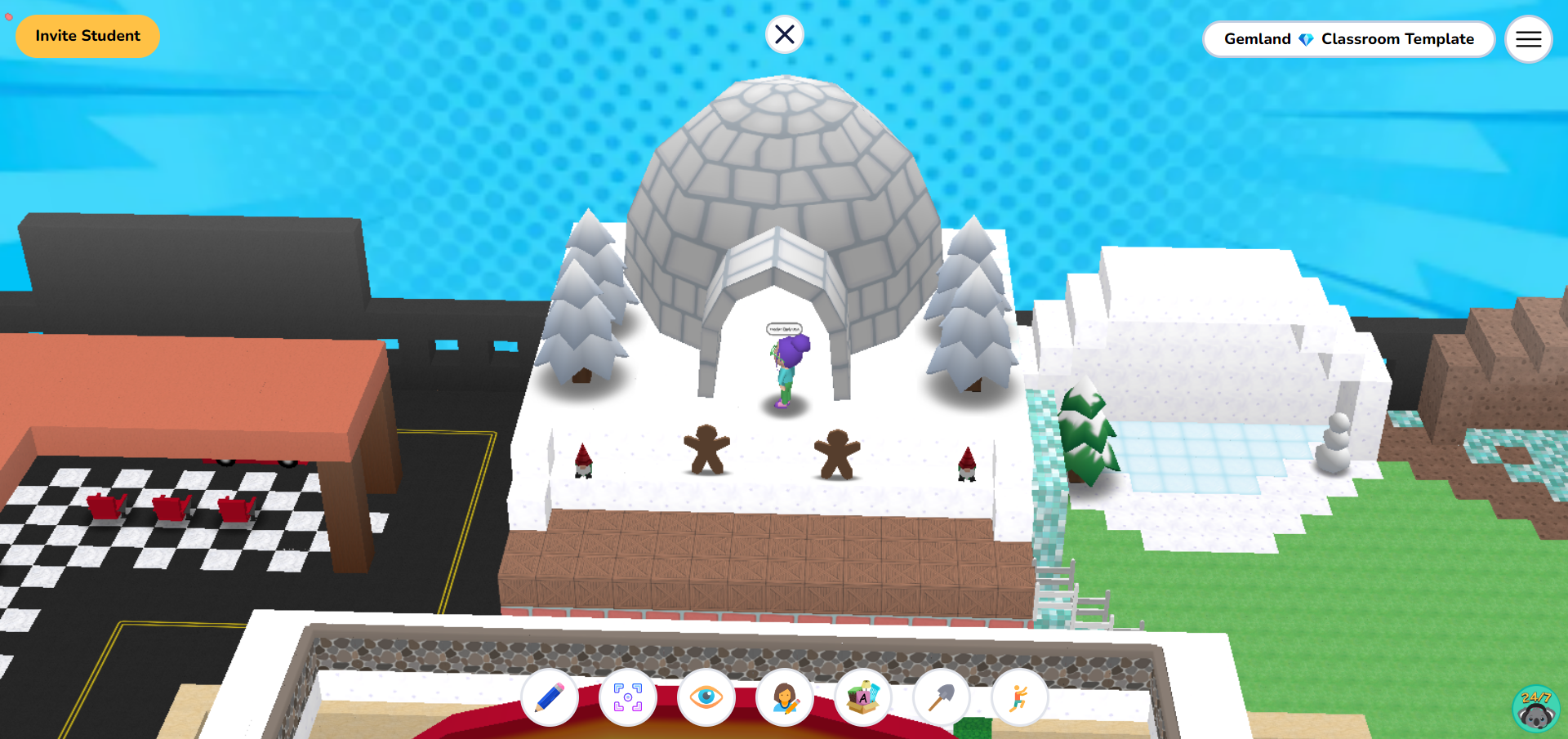1568x739 pixels.
Task: Open the hamburger menu
Action: point(1528,39)
